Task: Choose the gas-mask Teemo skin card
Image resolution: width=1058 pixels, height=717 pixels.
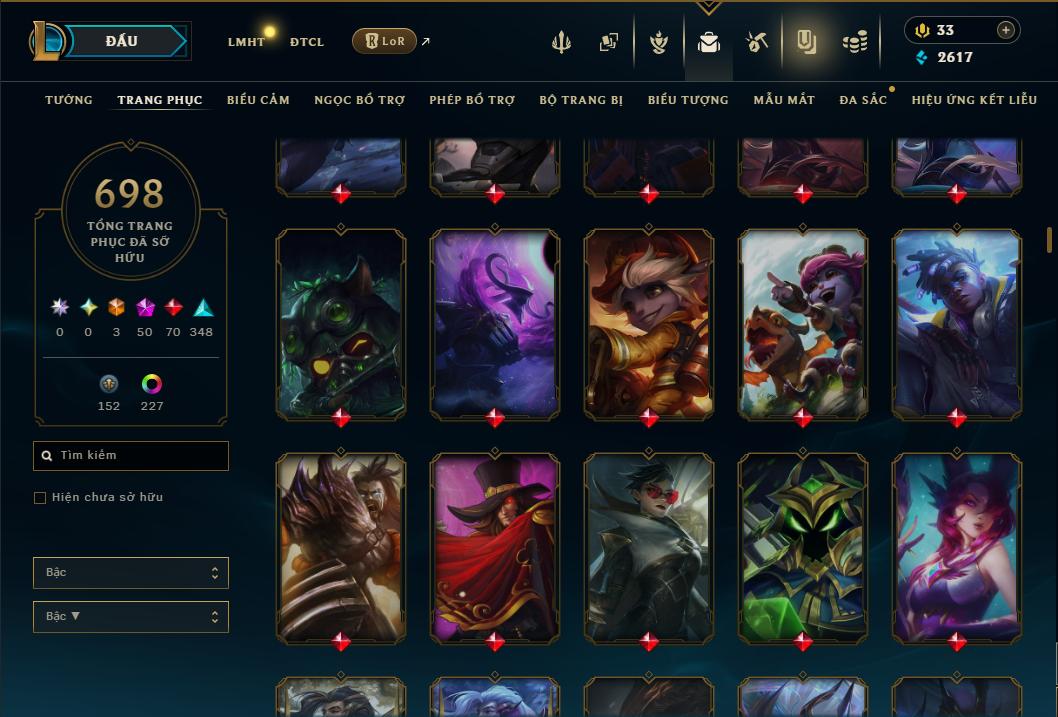Action: click(341, 324)
